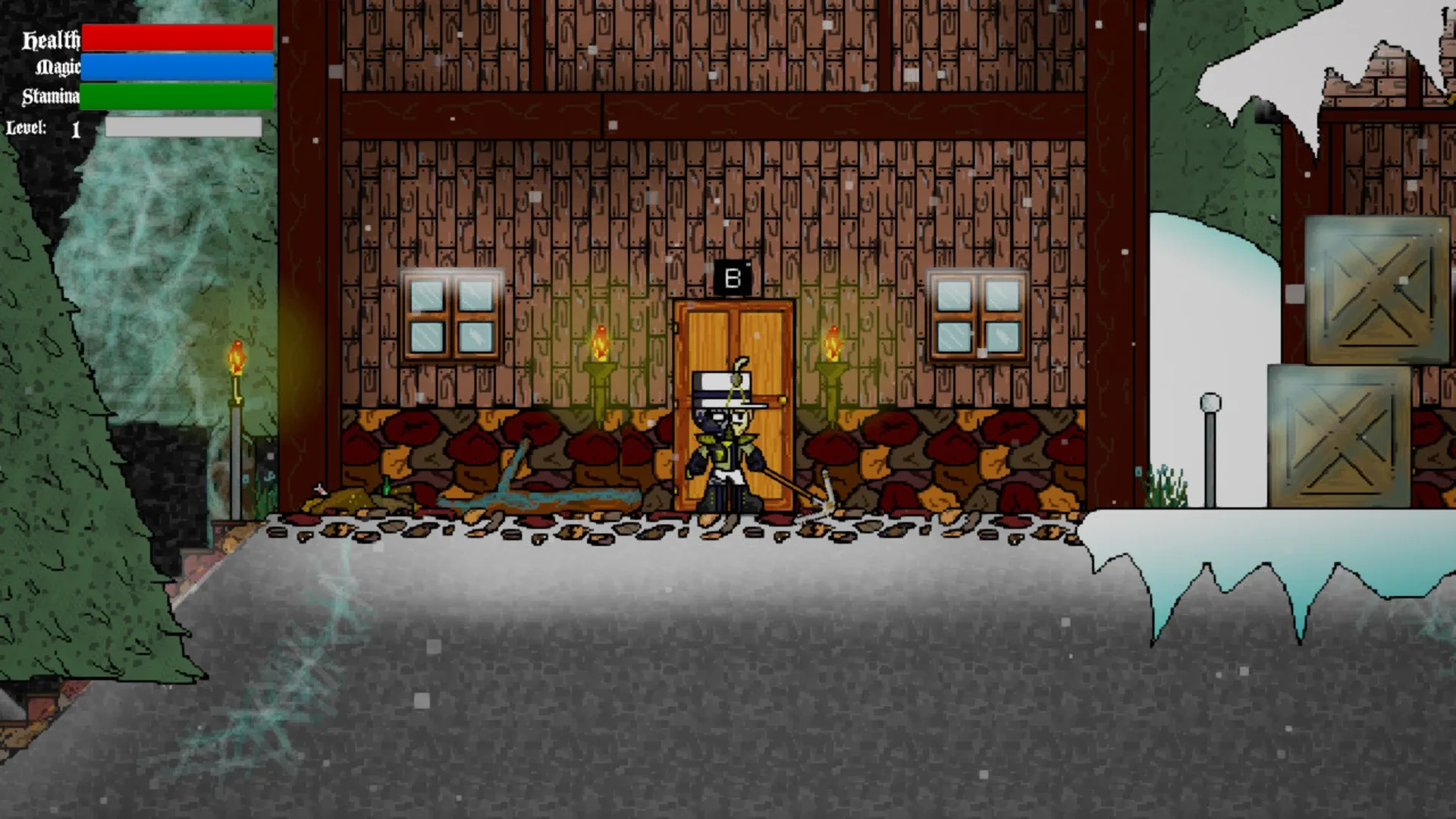The height and width of the screenshot is (819, 1456).
Task: Click the green Stamina bar
Action: click(x=176, y=97)
